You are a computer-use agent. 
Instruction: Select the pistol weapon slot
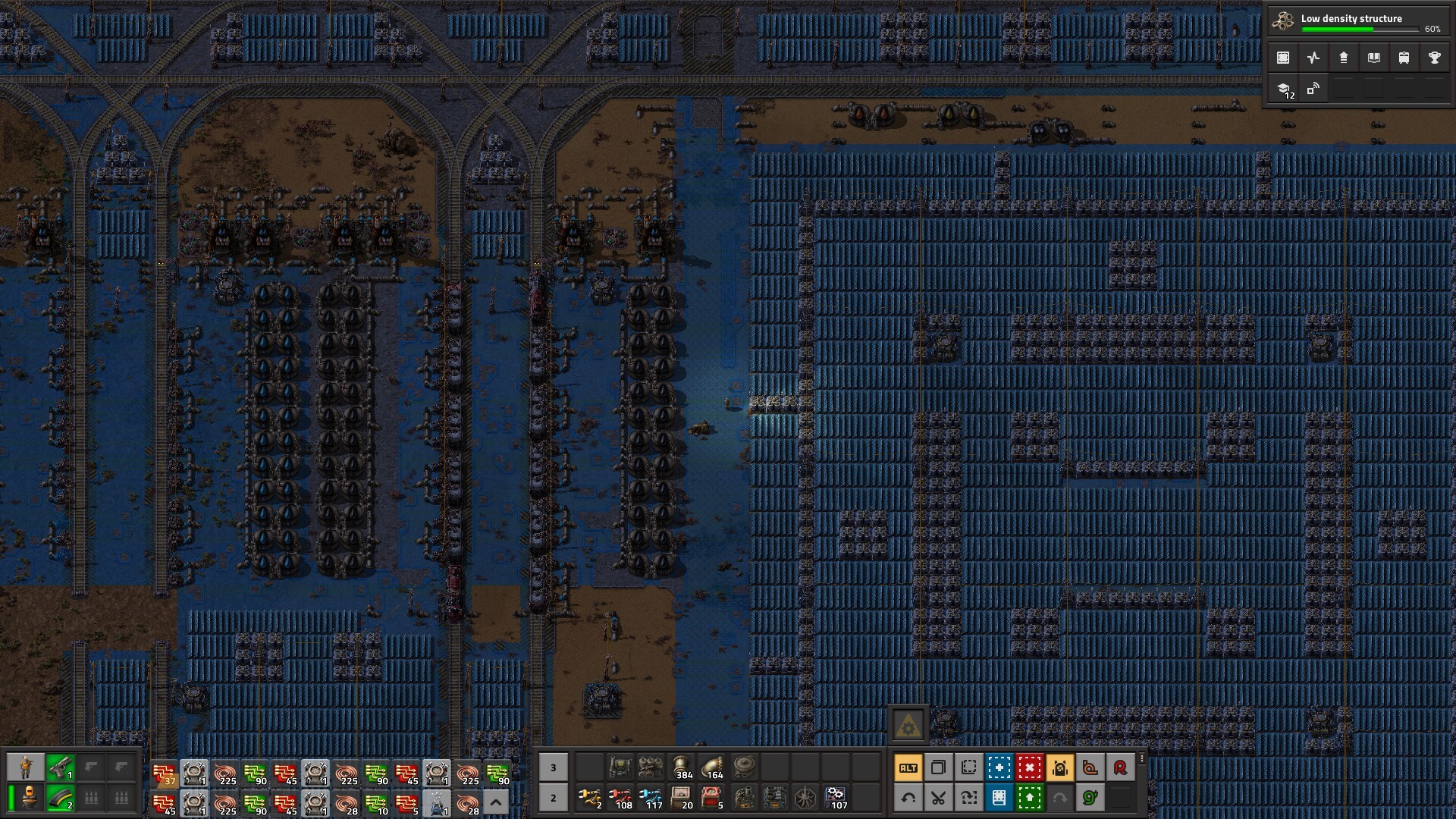click(60, 768)
